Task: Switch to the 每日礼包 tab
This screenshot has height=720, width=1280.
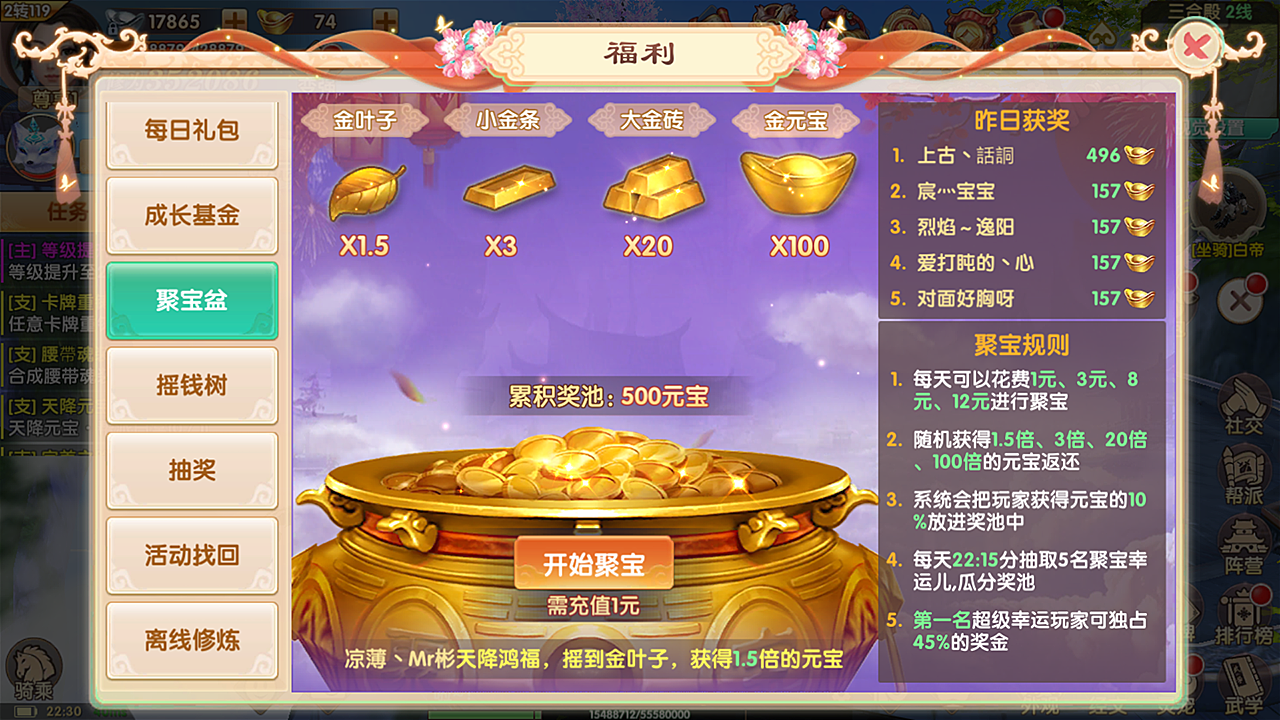Action: coord(191,130)
